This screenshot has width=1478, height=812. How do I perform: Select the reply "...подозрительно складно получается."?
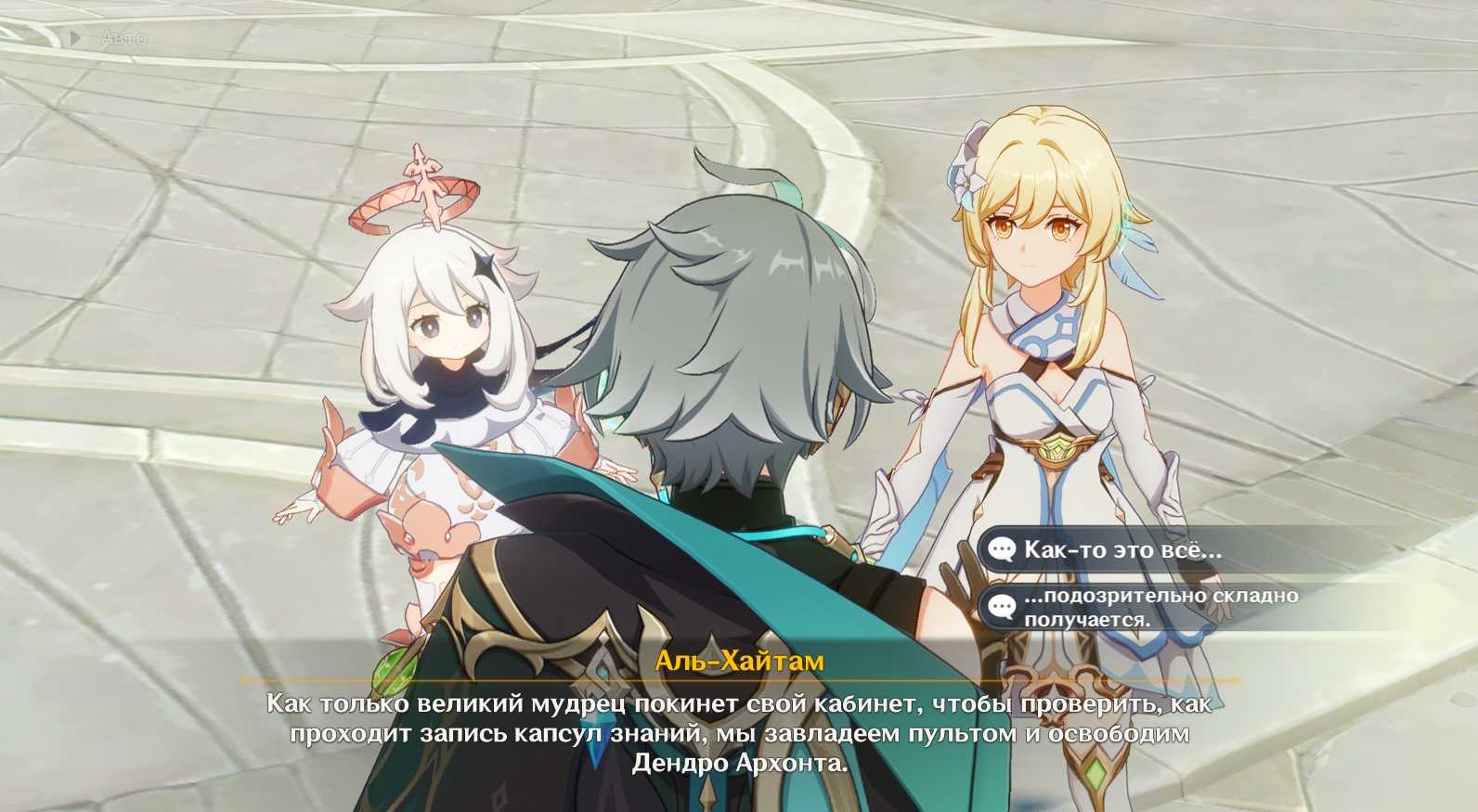[x=1160, y=607]
